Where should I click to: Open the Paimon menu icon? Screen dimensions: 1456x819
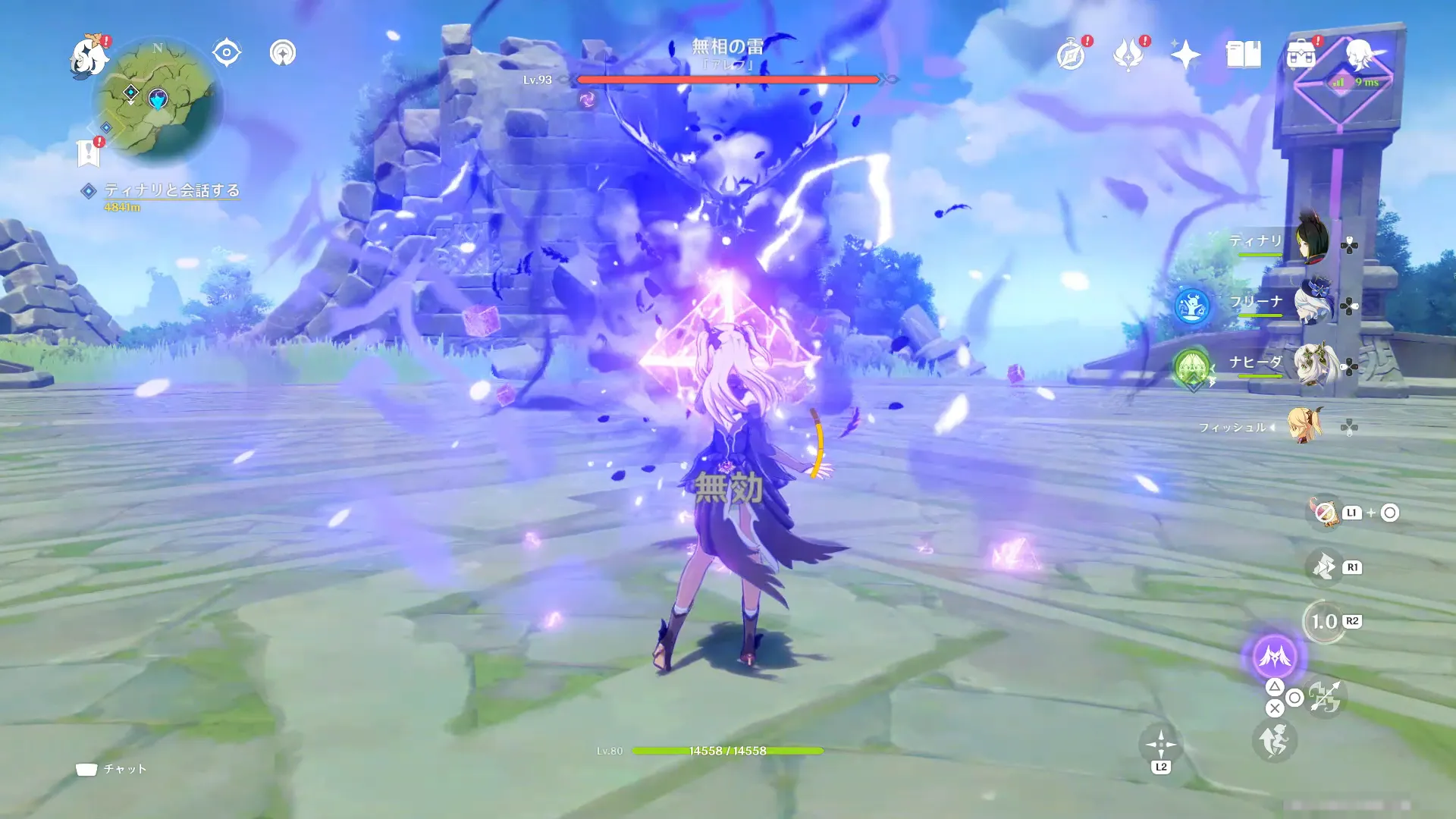coord(89,57)
